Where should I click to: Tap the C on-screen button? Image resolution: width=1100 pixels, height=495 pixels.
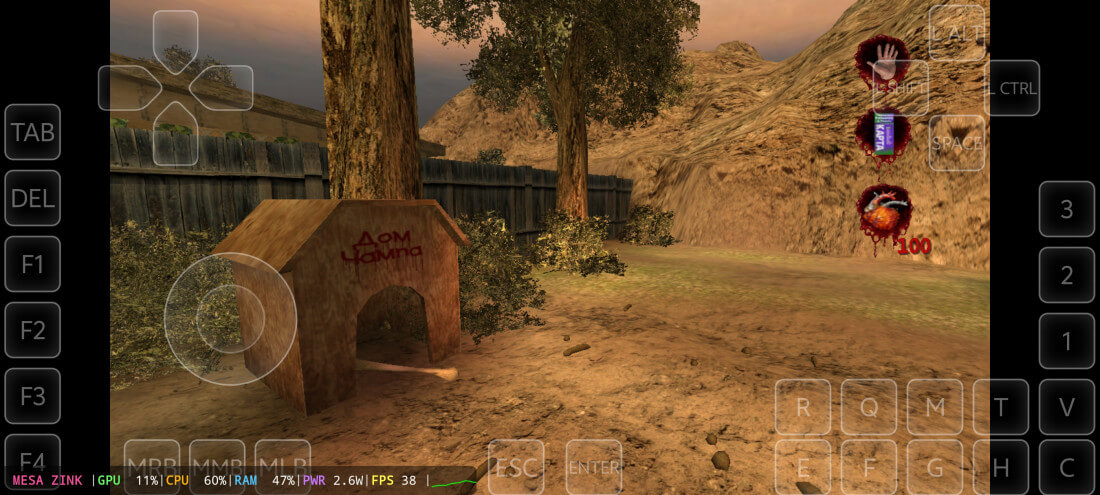pos(1067,467)
